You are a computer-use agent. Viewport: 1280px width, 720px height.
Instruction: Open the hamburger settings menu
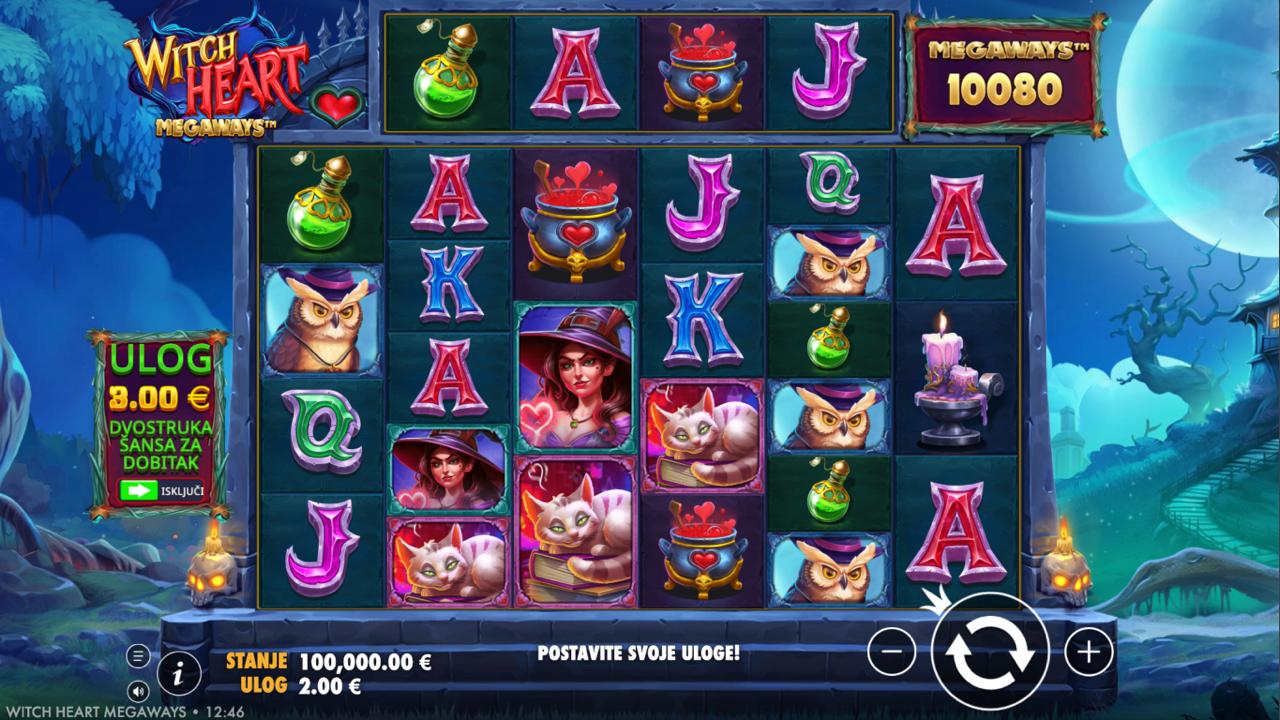point(138,657)
